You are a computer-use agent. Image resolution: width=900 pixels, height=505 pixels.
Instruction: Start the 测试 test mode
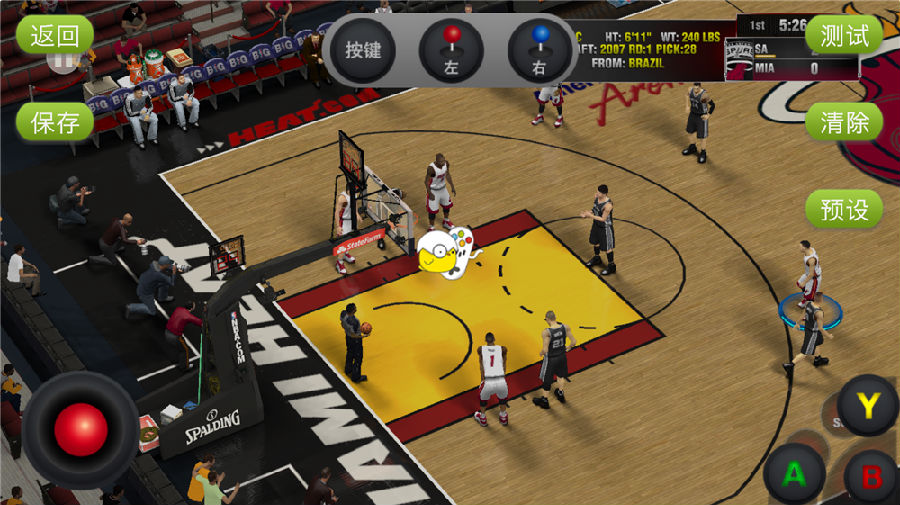click(x=844, y=36)
